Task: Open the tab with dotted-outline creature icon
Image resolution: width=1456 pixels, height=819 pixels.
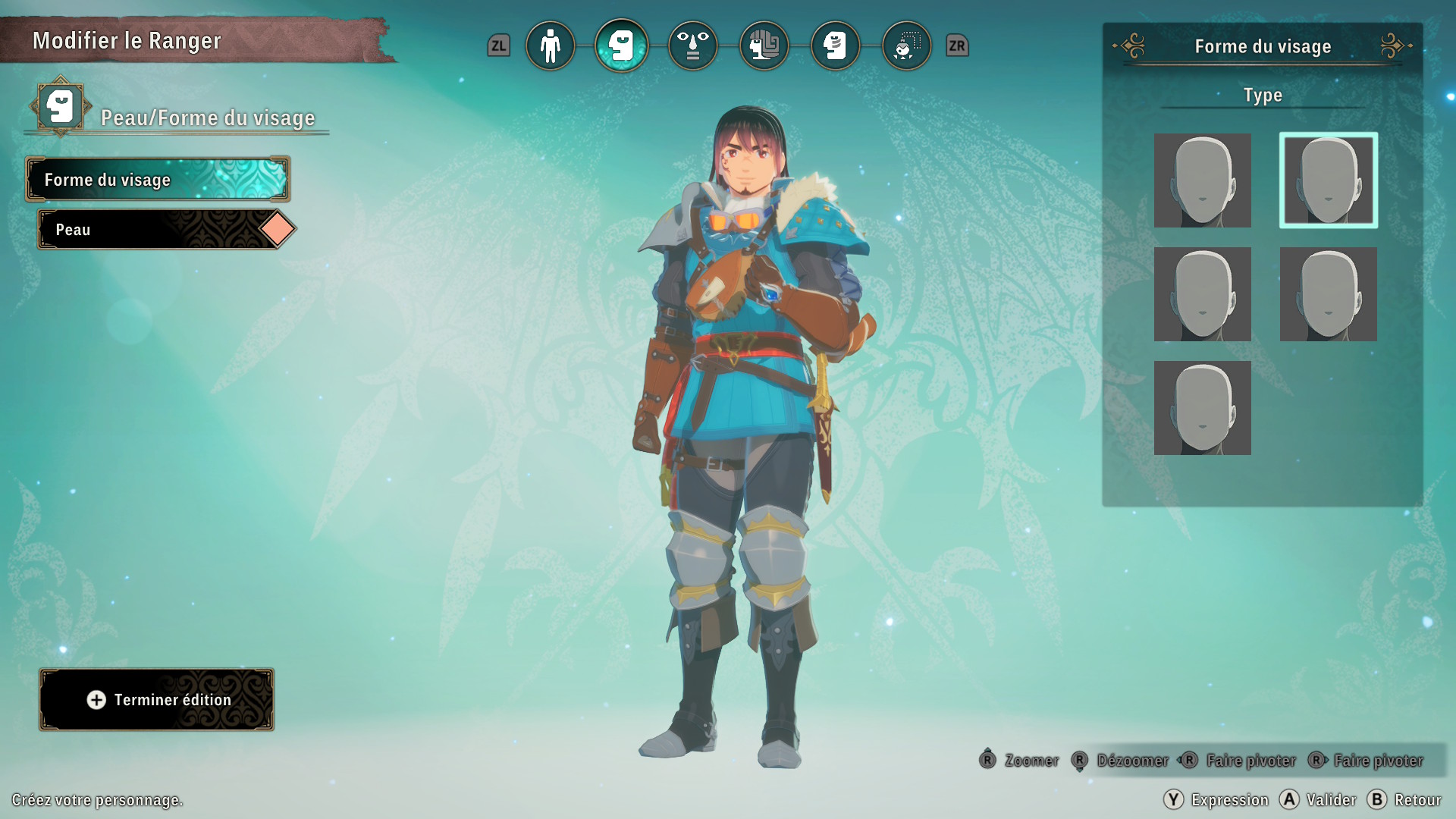Action: (906, 46)
